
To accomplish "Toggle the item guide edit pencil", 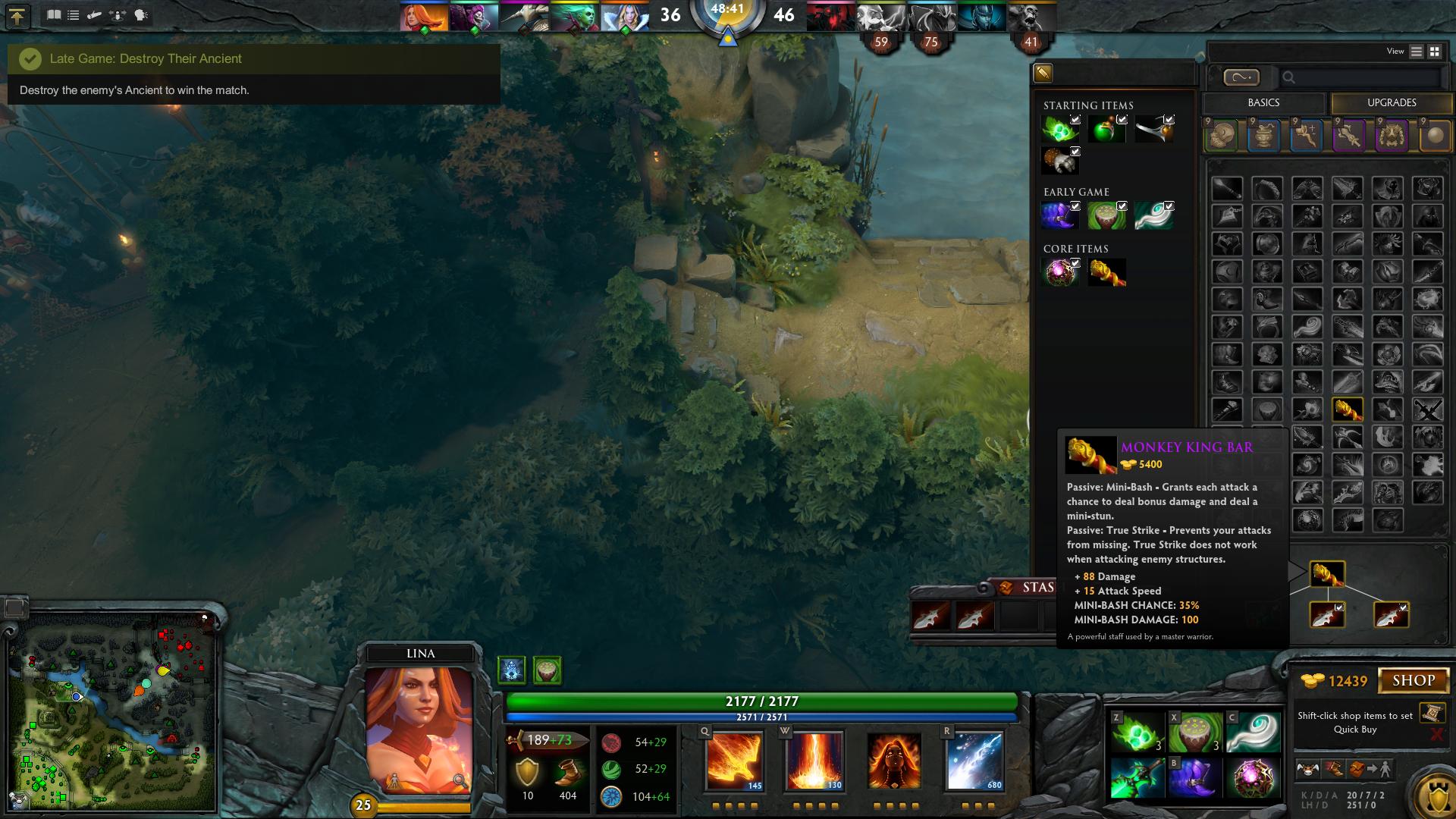I will pyautogui.click(x=1043, y=73).
